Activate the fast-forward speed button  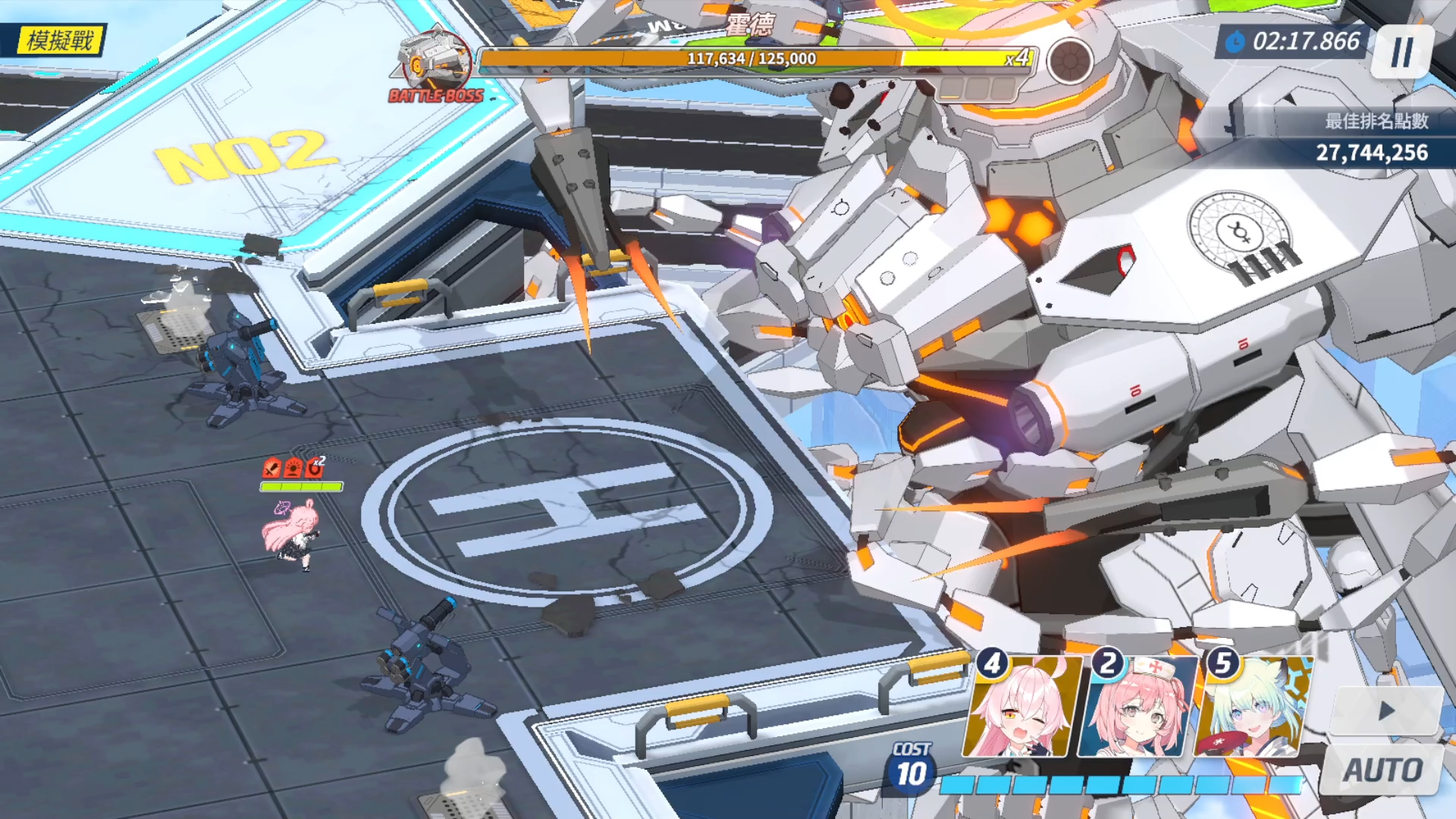point(1386,711)
